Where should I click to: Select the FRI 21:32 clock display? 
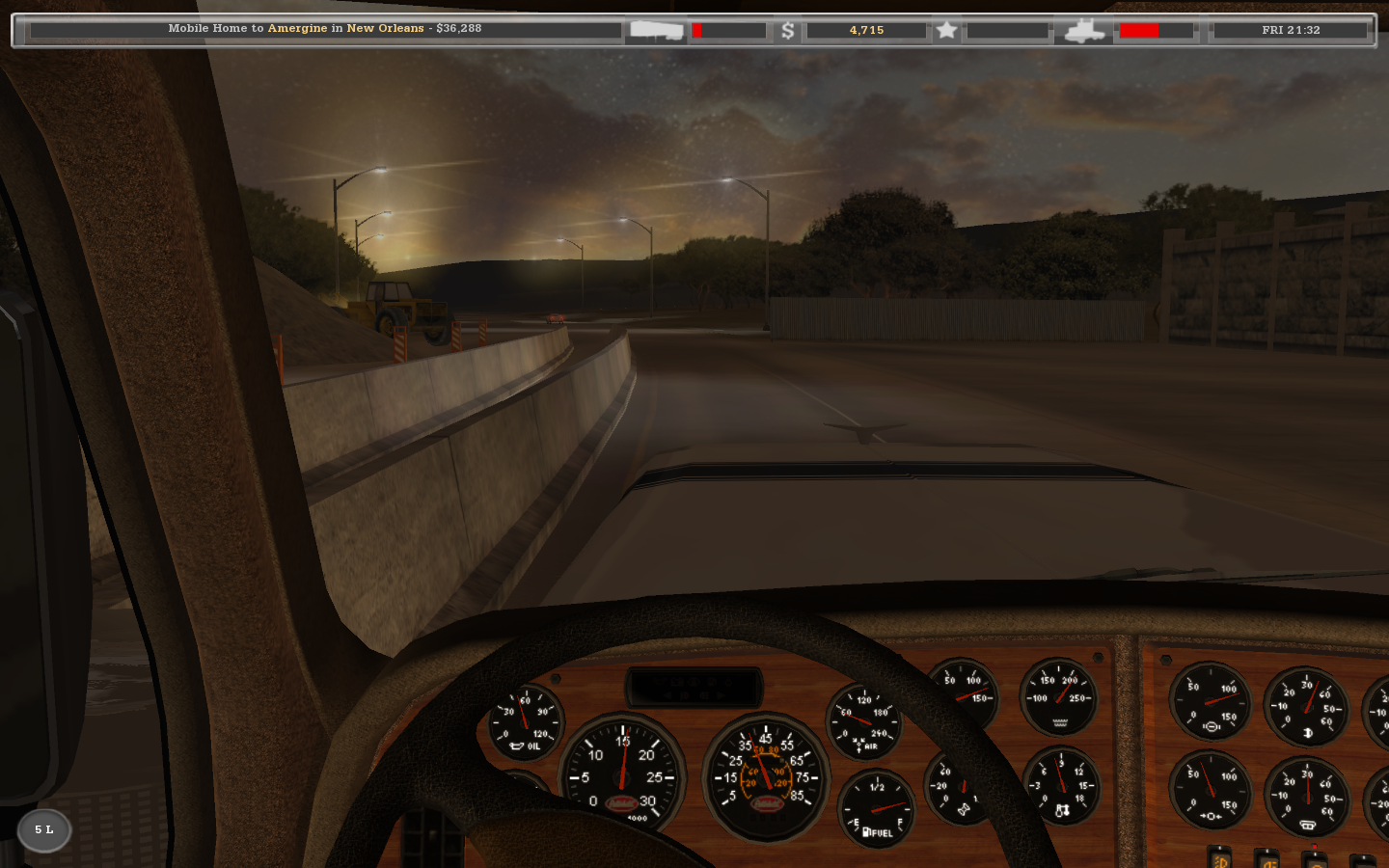click(x=1292, y=29)
